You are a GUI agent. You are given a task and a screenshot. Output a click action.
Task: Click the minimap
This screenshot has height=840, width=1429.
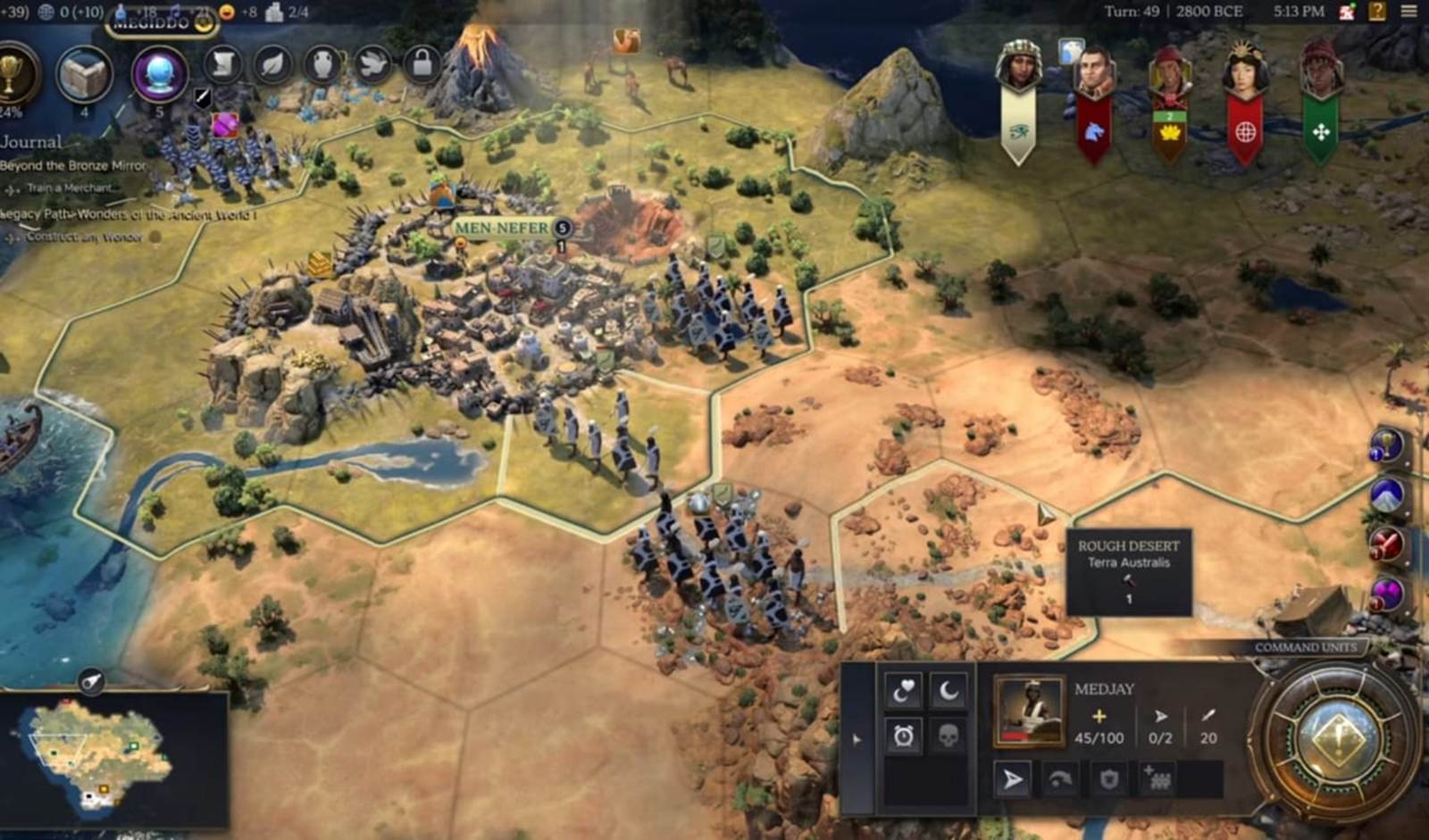click(x=98, y=754)
